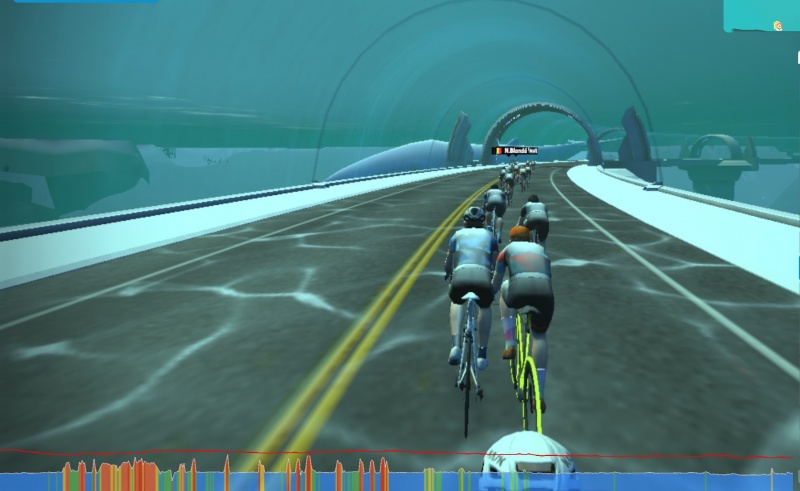Open the teal minimap panel
This screenshot has width=800, height=491.
coord(760,15)
